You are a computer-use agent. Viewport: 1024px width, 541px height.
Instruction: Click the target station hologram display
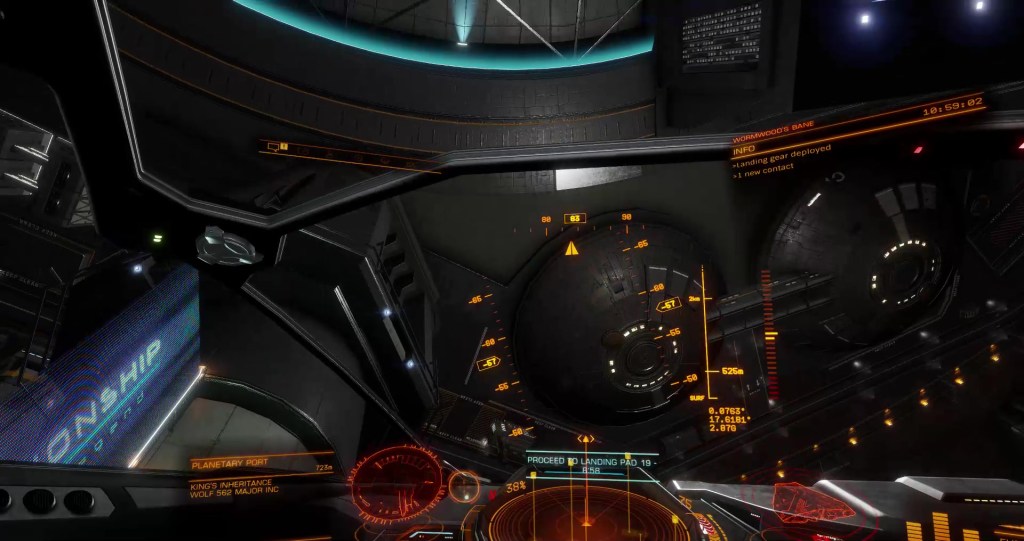click(397, 480)
